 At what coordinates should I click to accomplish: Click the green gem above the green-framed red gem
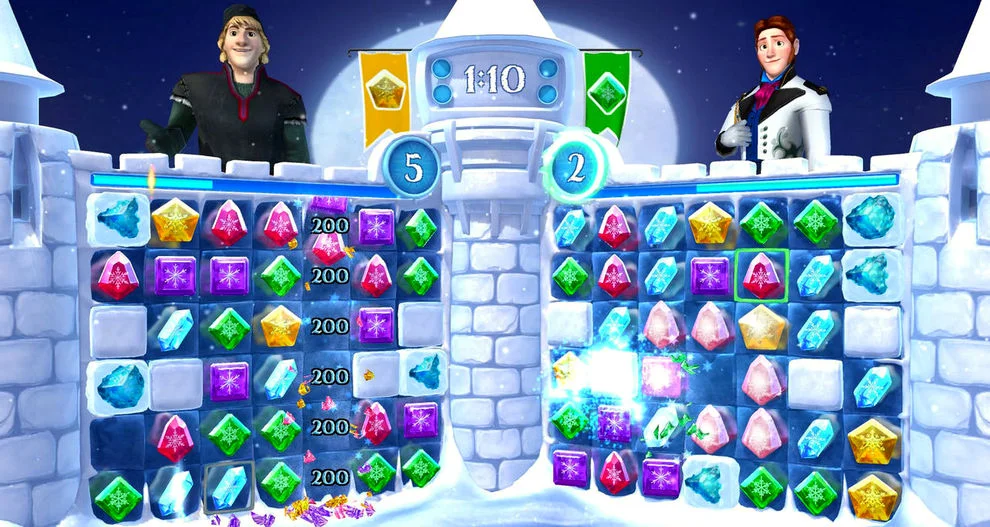[763, 224]
